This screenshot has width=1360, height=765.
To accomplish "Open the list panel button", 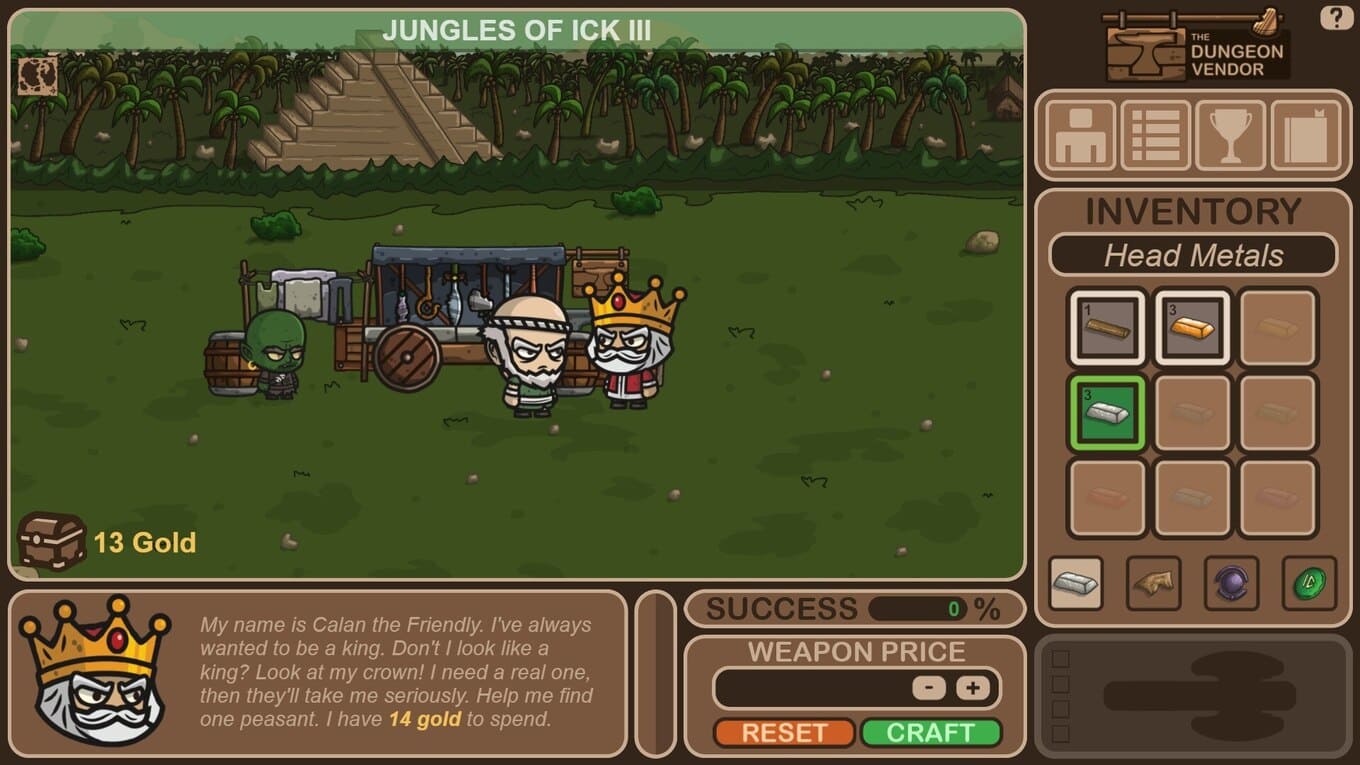I will 1155,135.
